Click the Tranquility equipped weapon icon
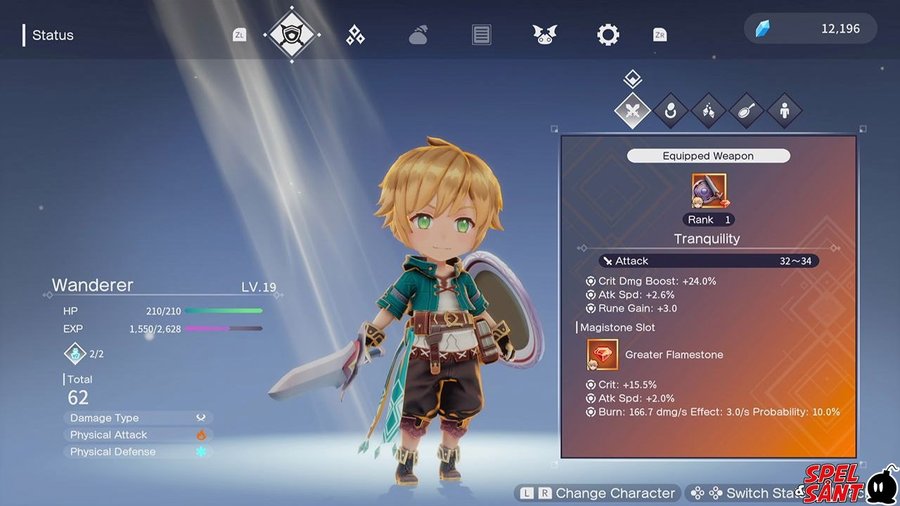 click(x=708, y=190)
